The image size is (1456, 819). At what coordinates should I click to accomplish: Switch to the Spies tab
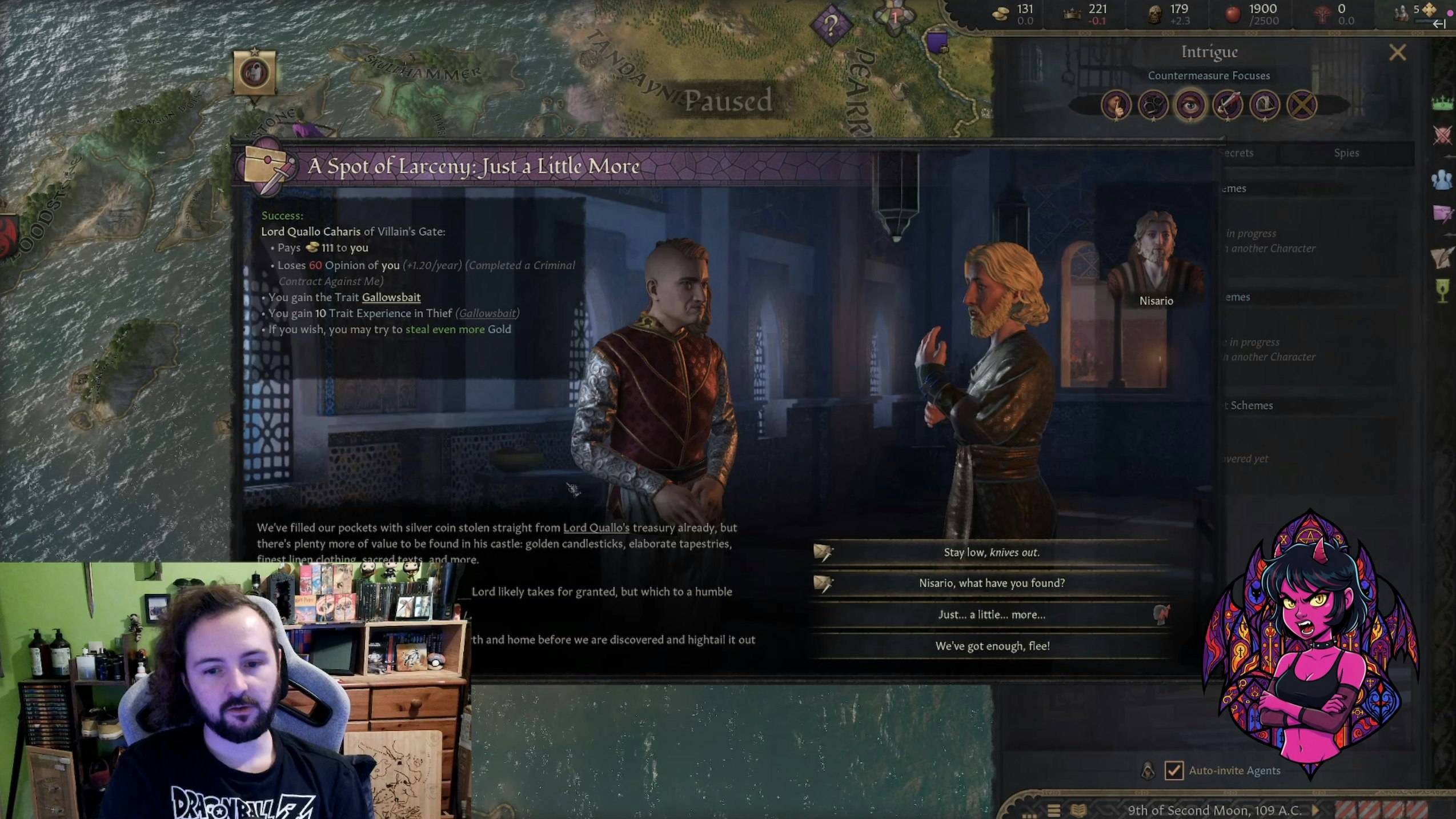pyautogui.click(x=1346, y=153)
